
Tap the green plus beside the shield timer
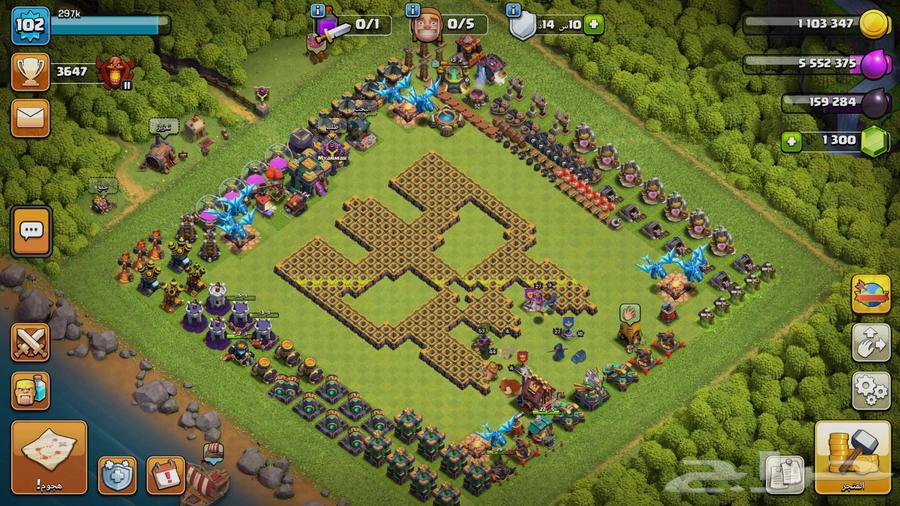coord(594,26)
